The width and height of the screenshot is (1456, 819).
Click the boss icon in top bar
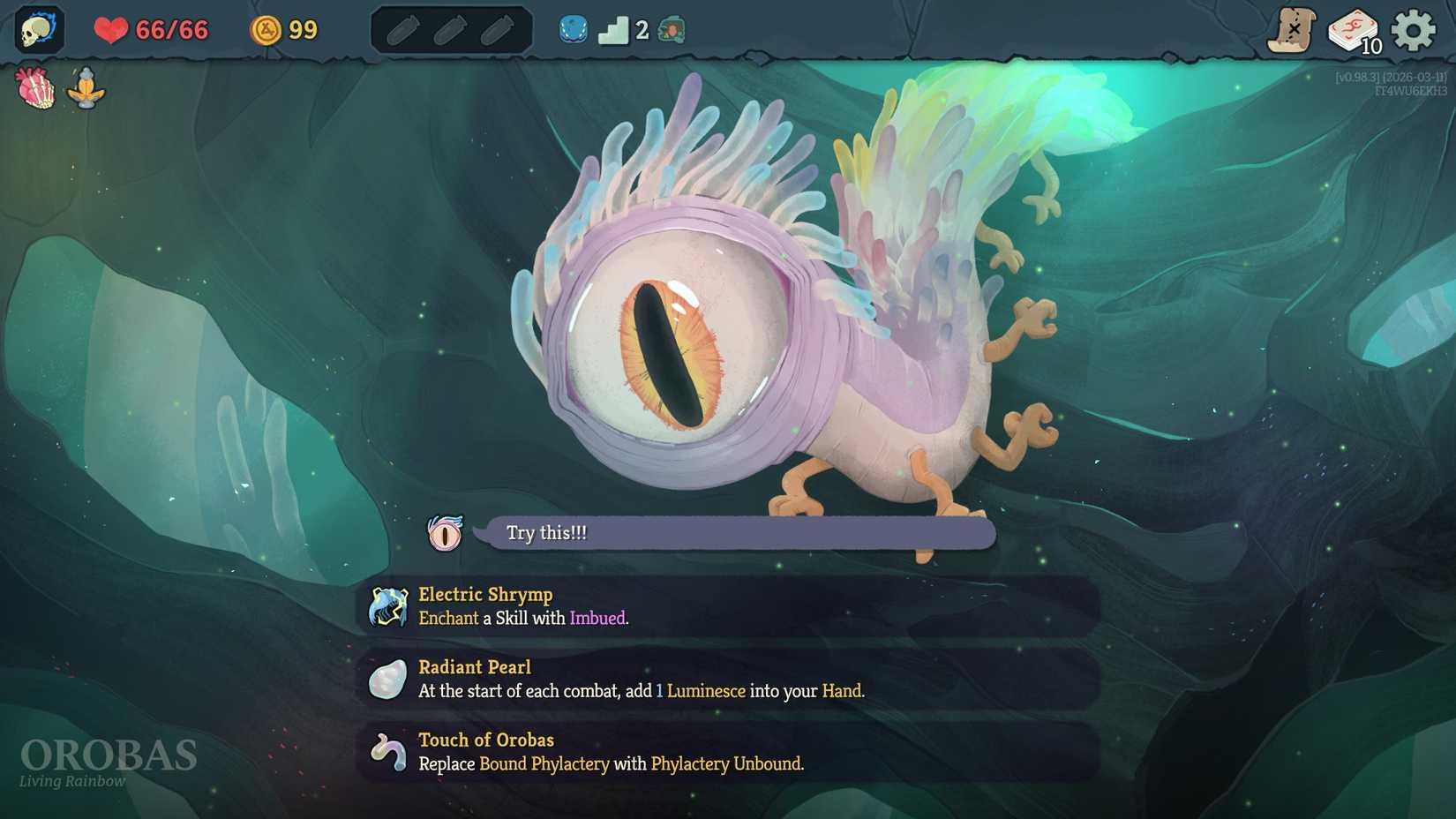(x=672, y=30)
